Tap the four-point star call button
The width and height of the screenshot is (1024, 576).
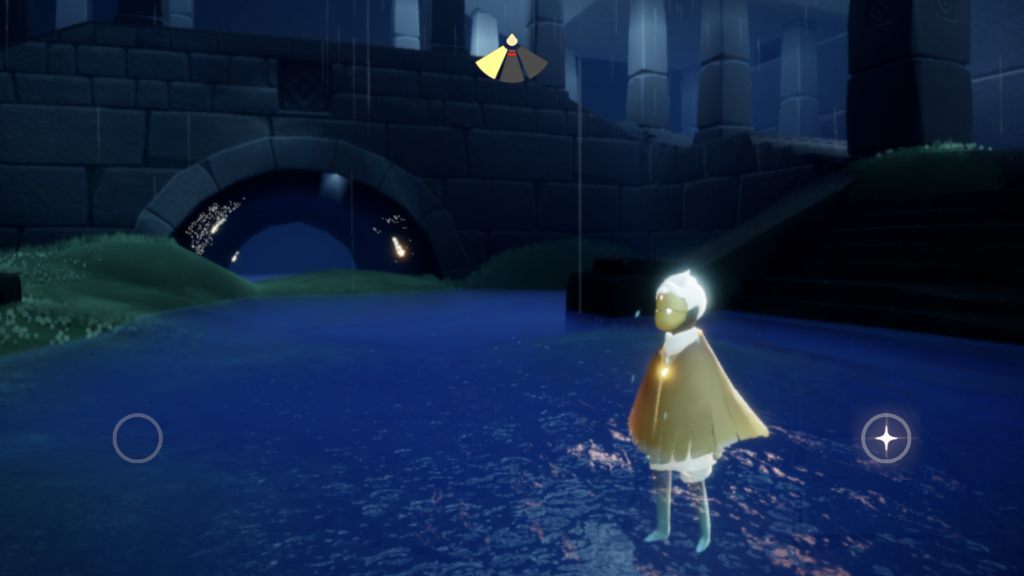coord(886,438)
